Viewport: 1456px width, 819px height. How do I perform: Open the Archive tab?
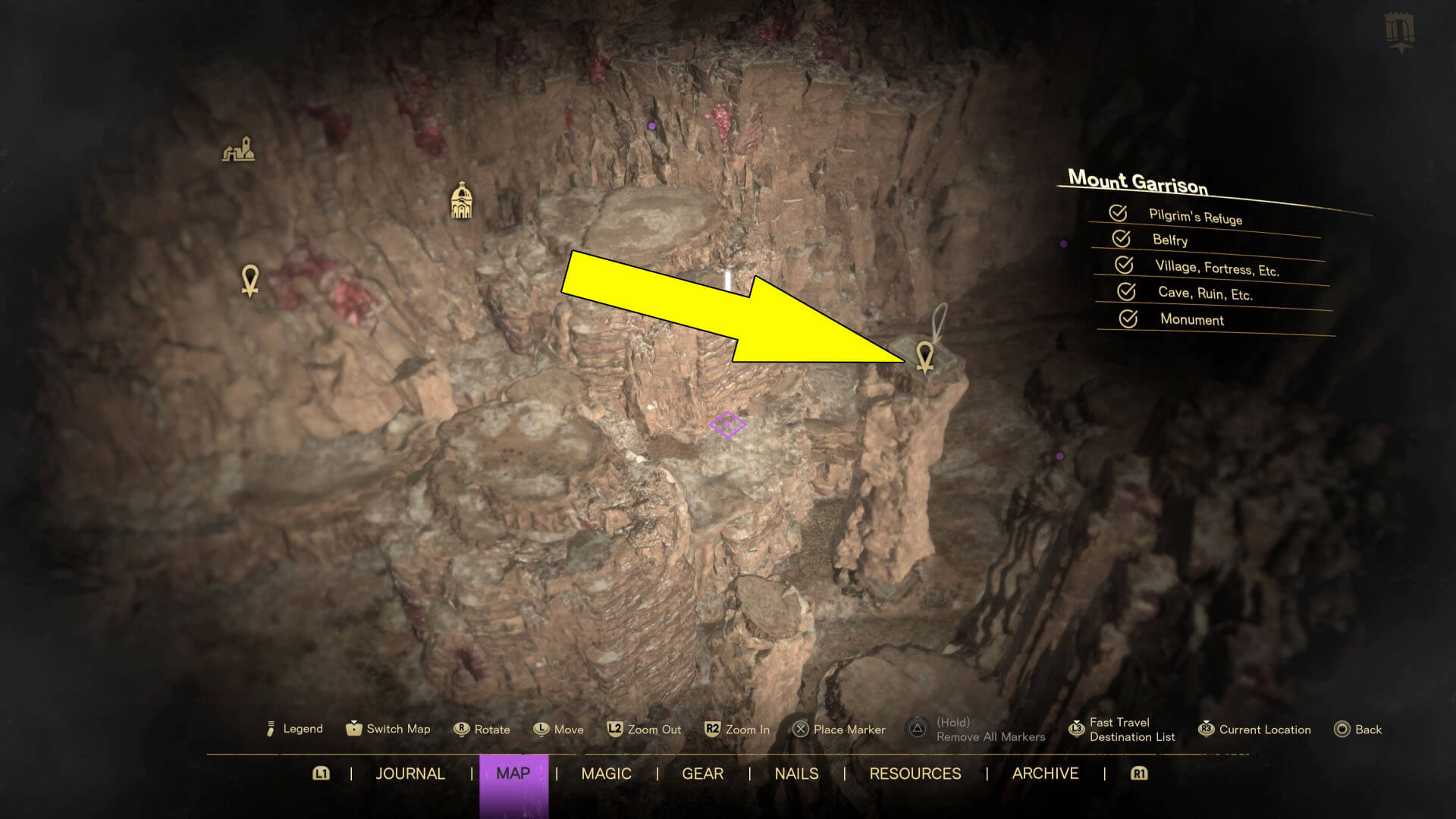(1045, 773)
